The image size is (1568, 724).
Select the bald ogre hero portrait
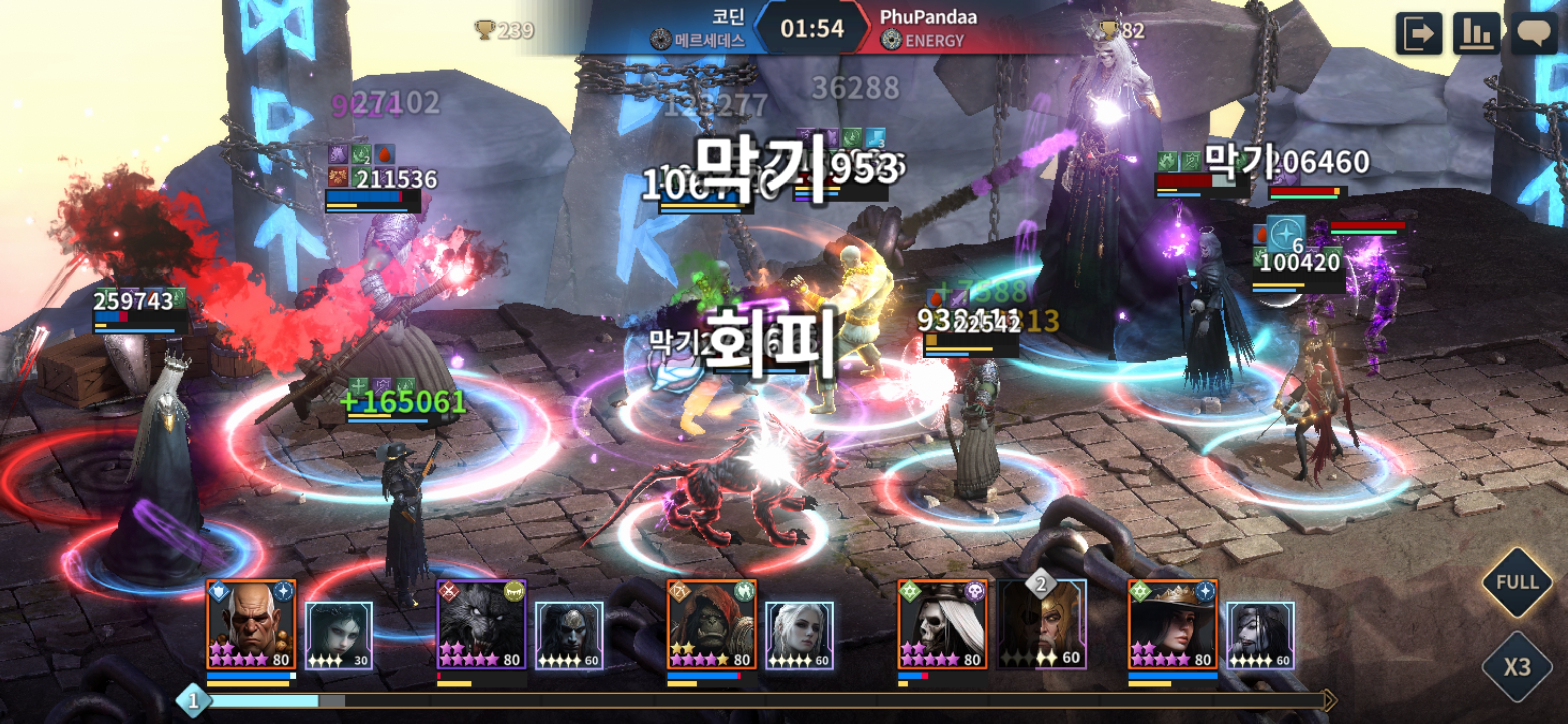tap(251, 624)
